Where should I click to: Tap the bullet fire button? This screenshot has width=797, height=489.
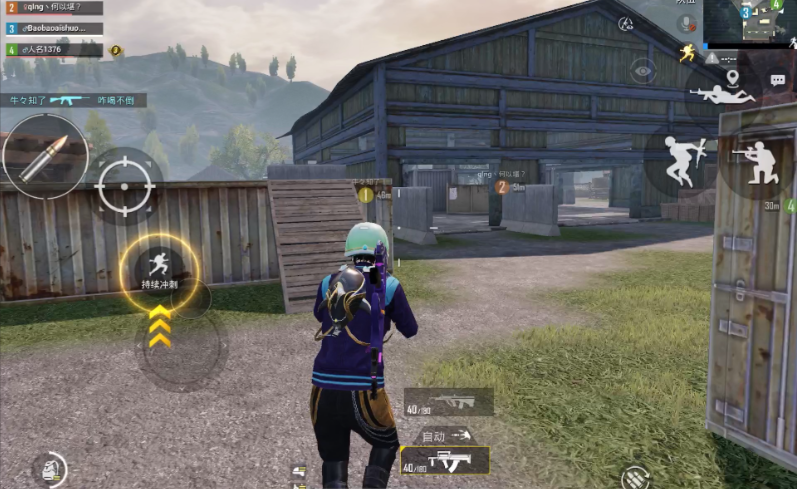44,156
